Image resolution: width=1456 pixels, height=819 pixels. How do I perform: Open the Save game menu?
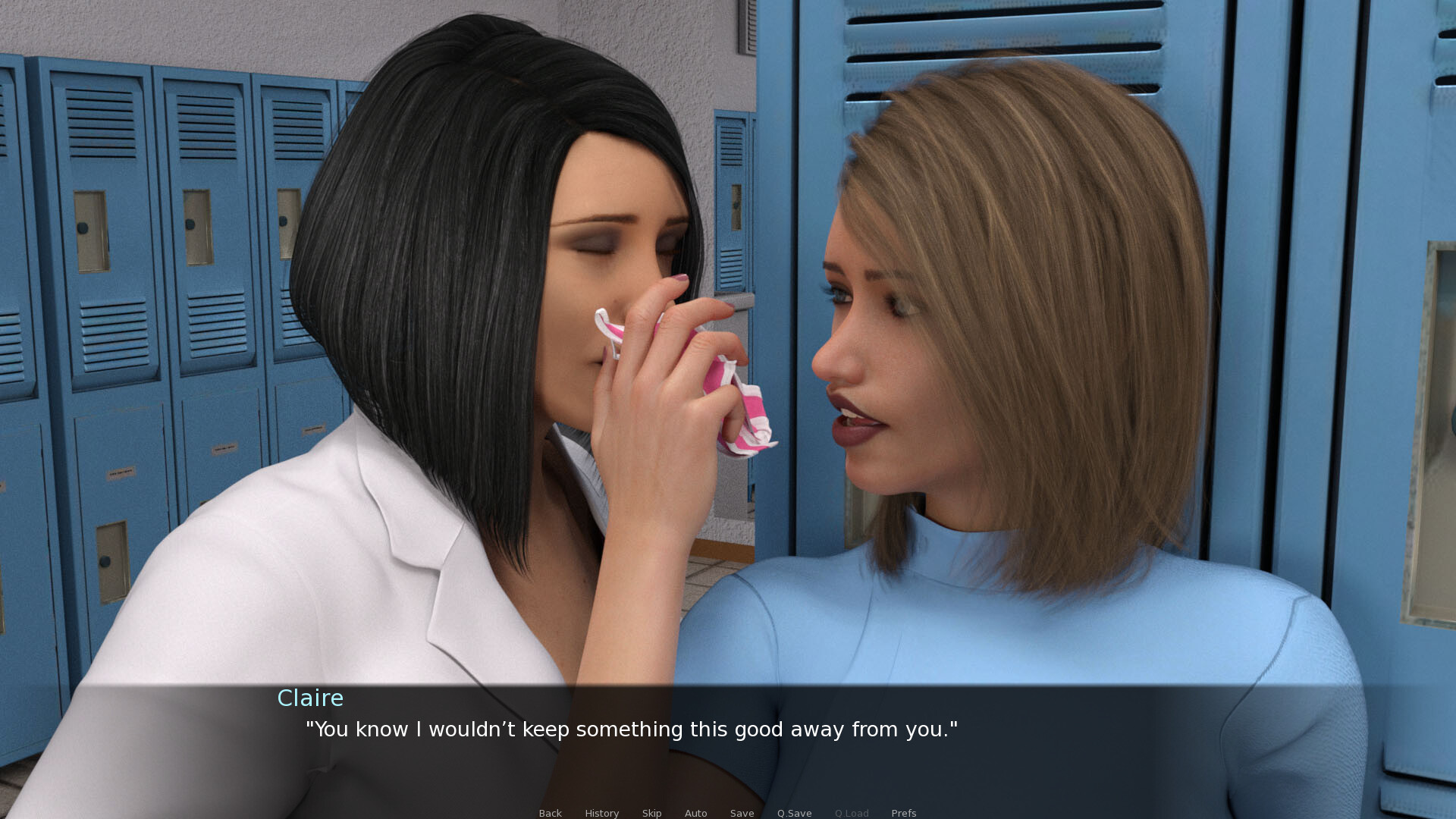[742, 813]
